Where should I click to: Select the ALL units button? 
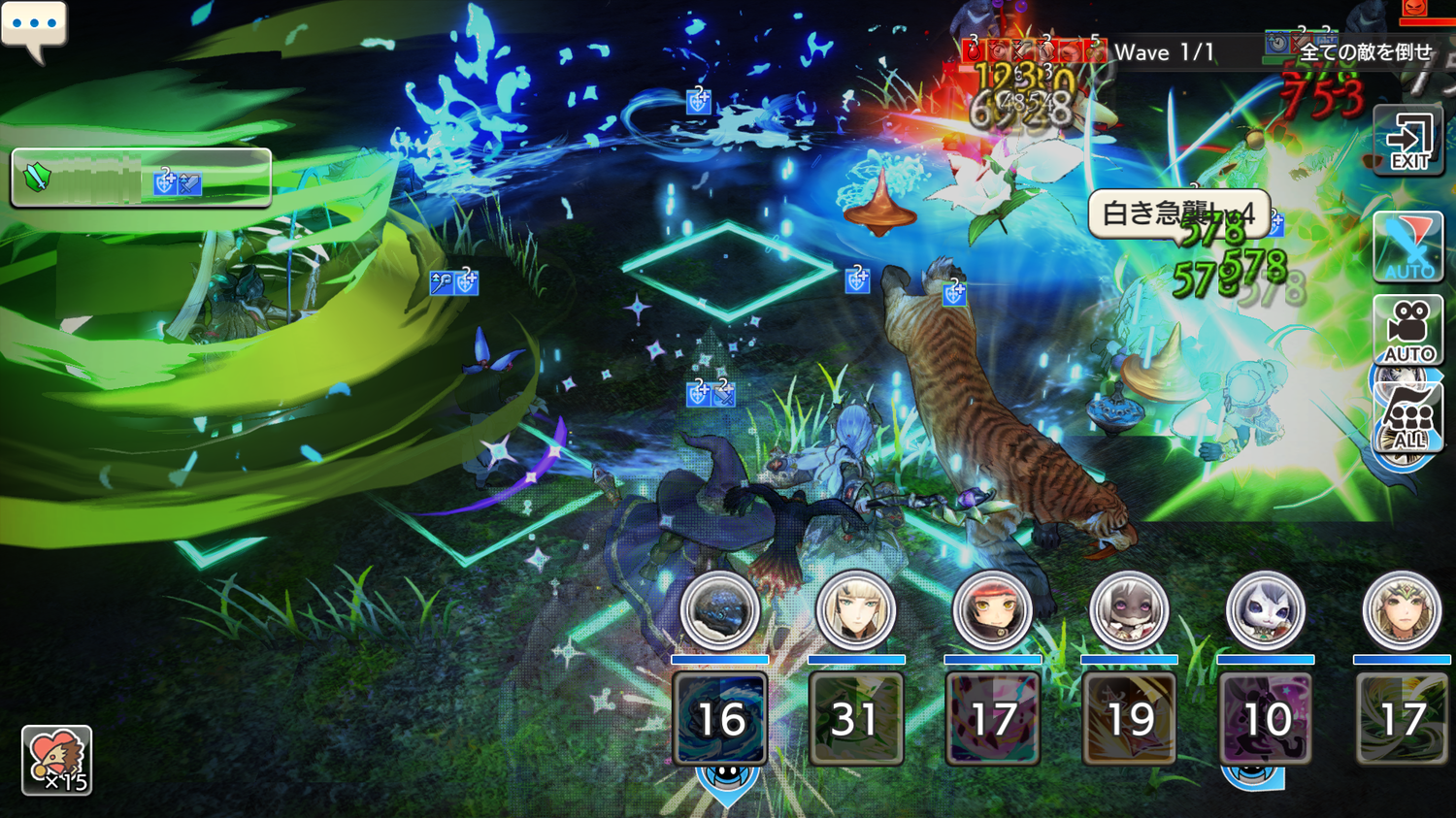(x=1408, y=419)
